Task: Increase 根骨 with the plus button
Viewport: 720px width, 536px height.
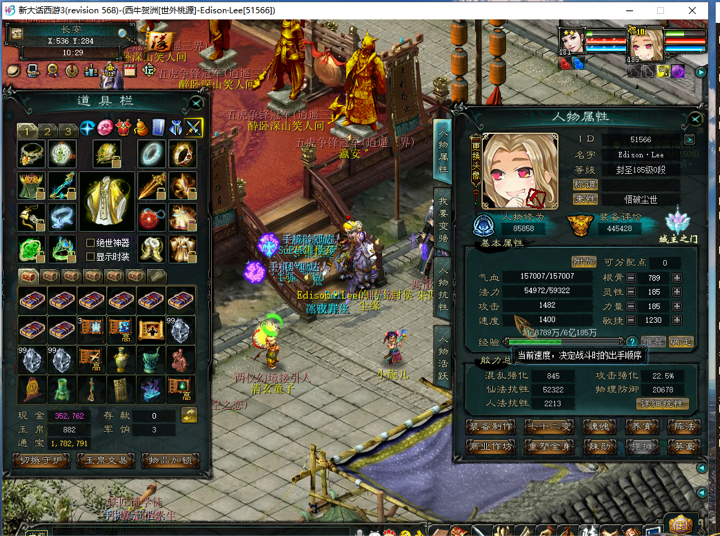Action: 677,278
